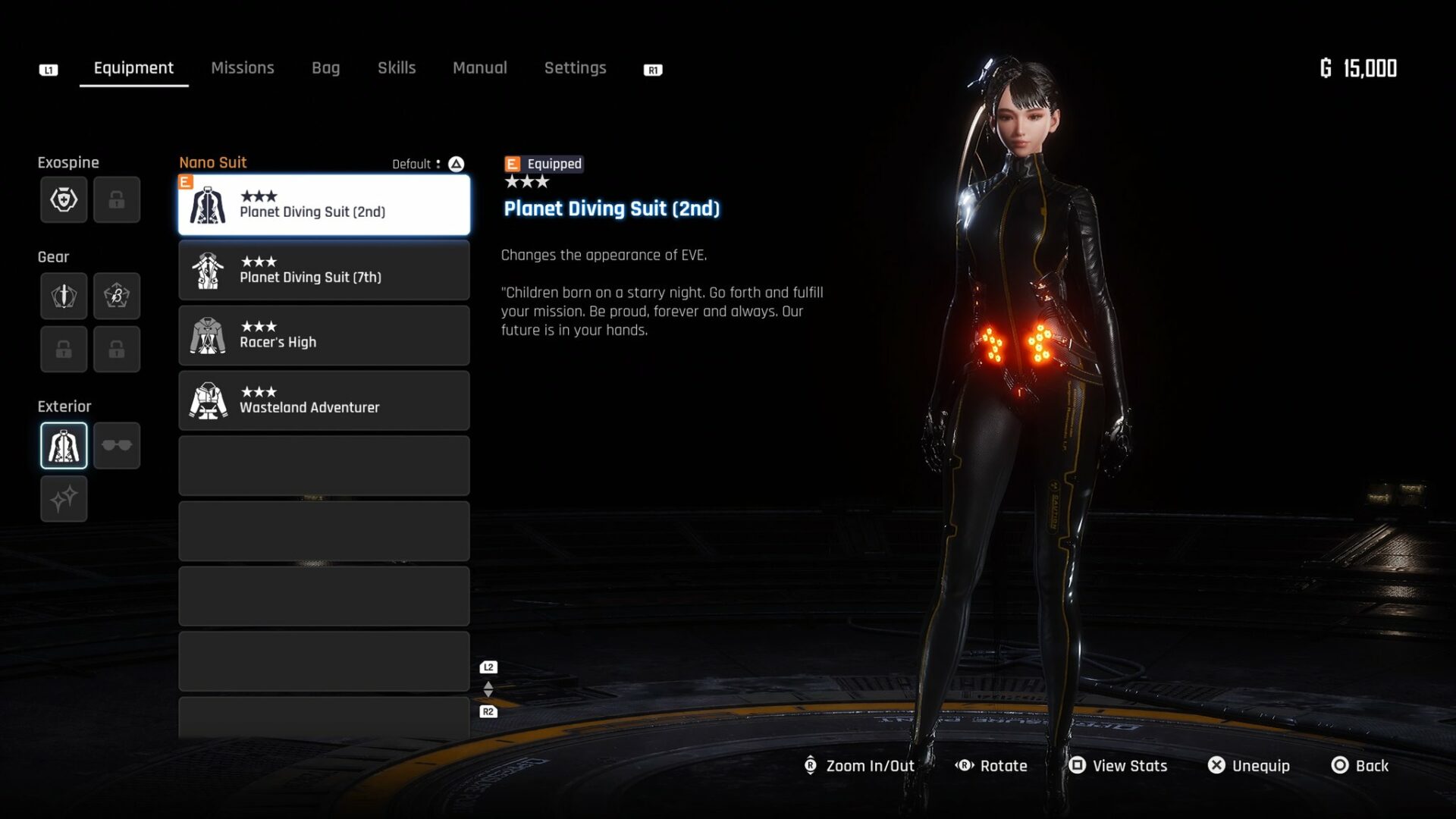This screenshot has width=1456, height=819.
Task: Select the Nano Suit jacket icon under Exterior
Action: point(64,446)
